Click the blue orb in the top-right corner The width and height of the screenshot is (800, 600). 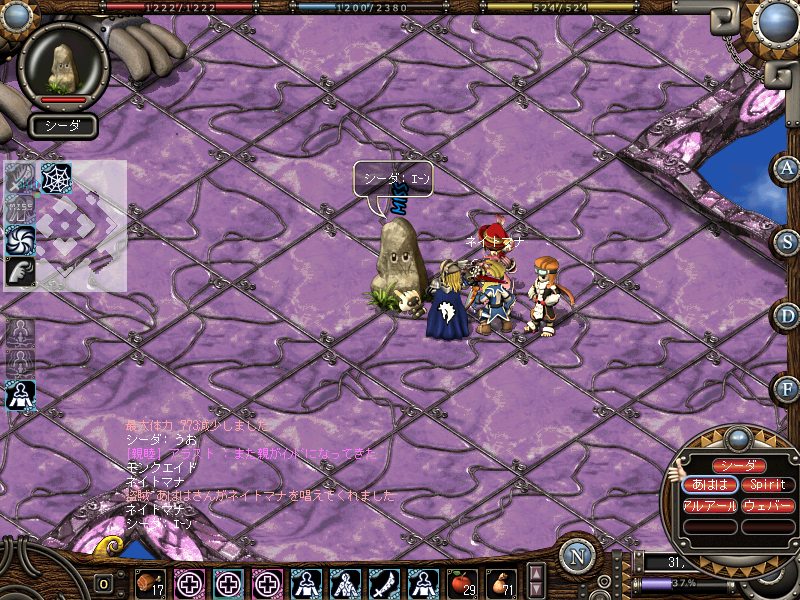tap(775, 20)
